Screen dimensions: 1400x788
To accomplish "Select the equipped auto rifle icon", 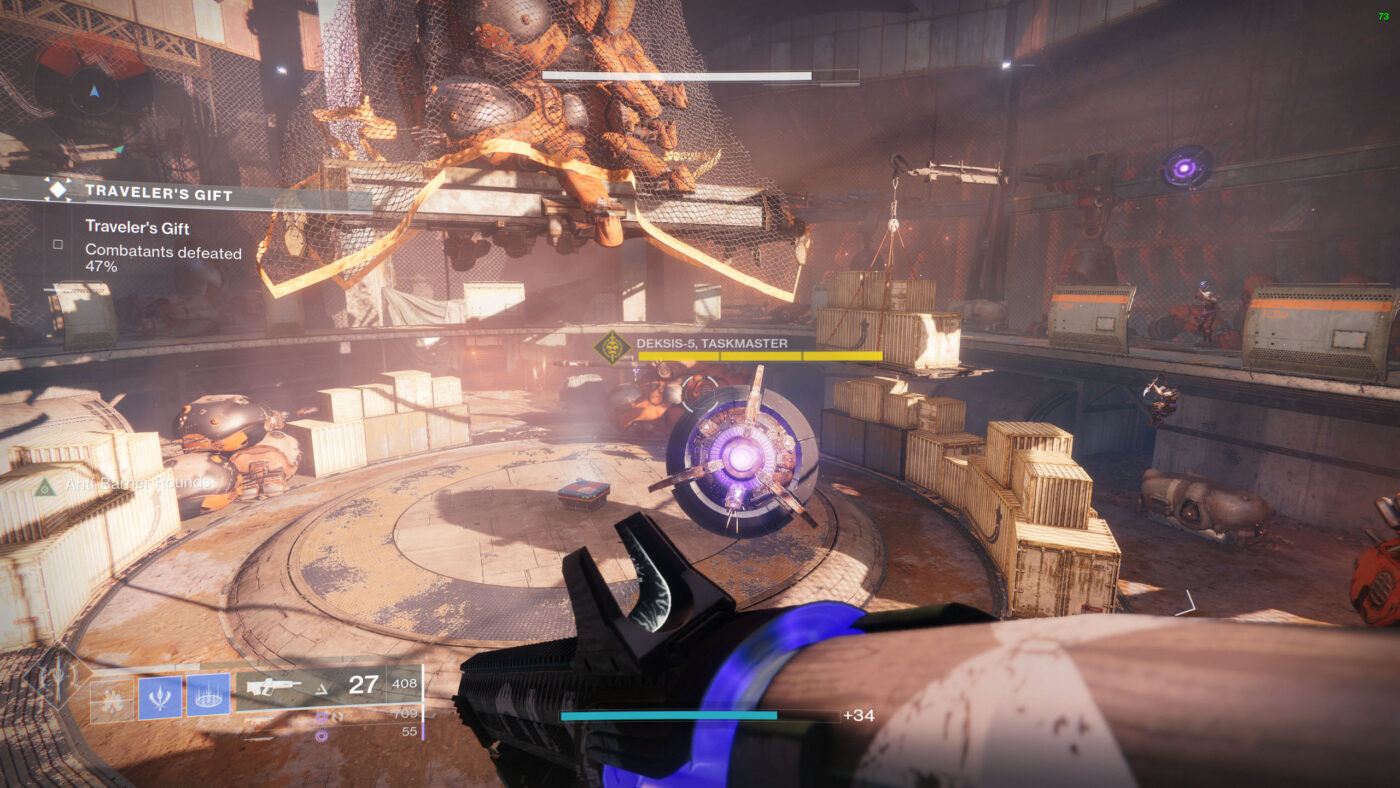I will (x=273, y=685).
